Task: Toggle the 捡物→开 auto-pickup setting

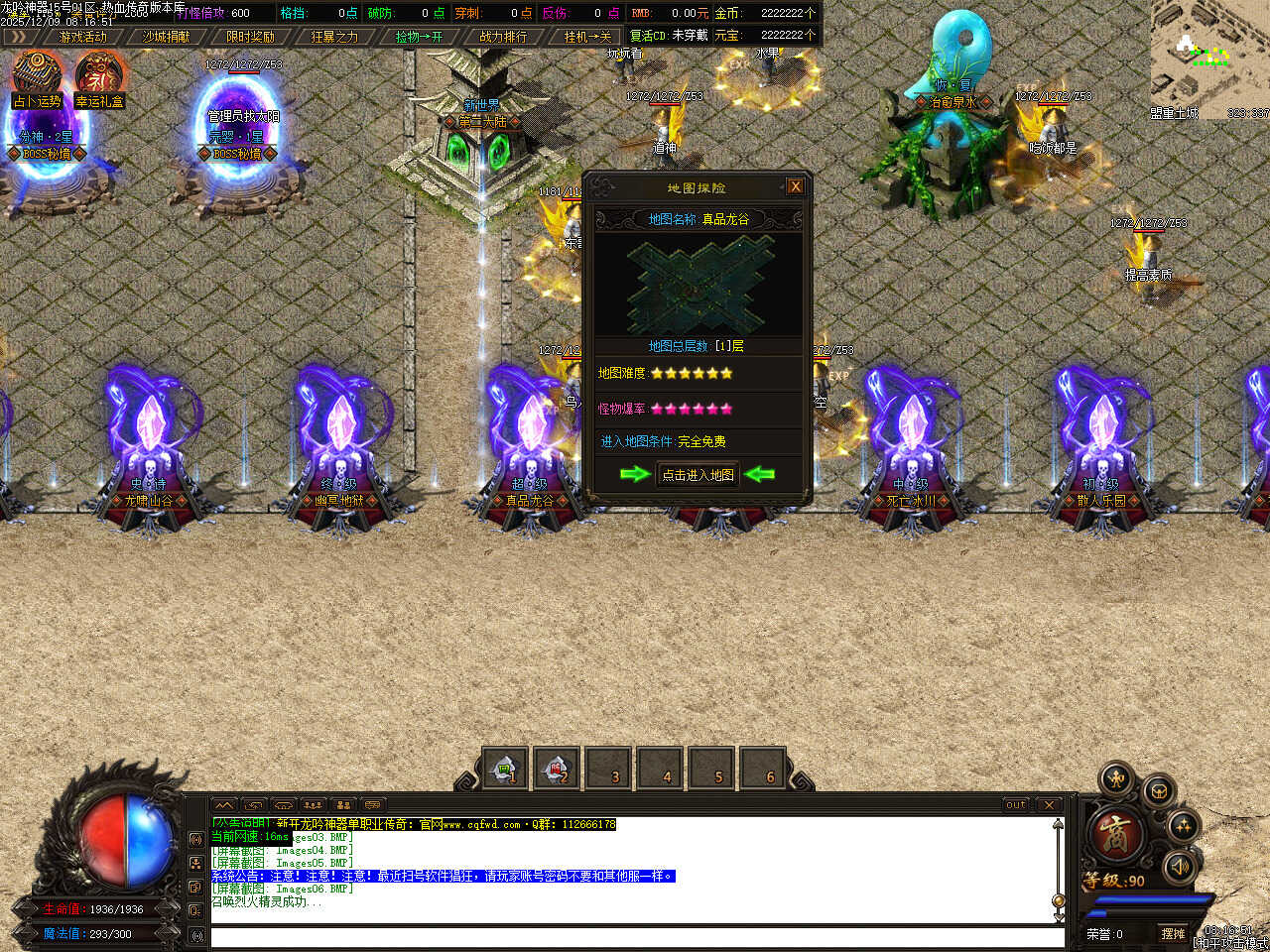Action: (x=419, y=37)
